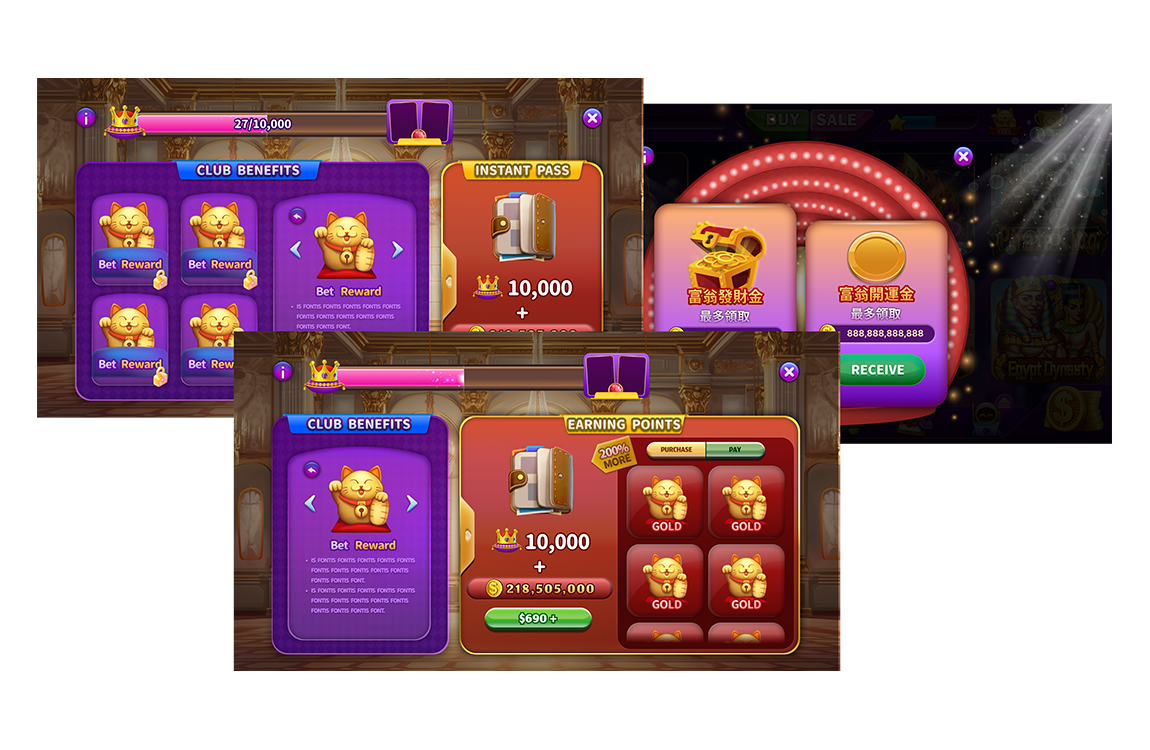
Task: Collect the reward with the green RECEIVE button
Action: pyautogui.click(x=877, y=370)
